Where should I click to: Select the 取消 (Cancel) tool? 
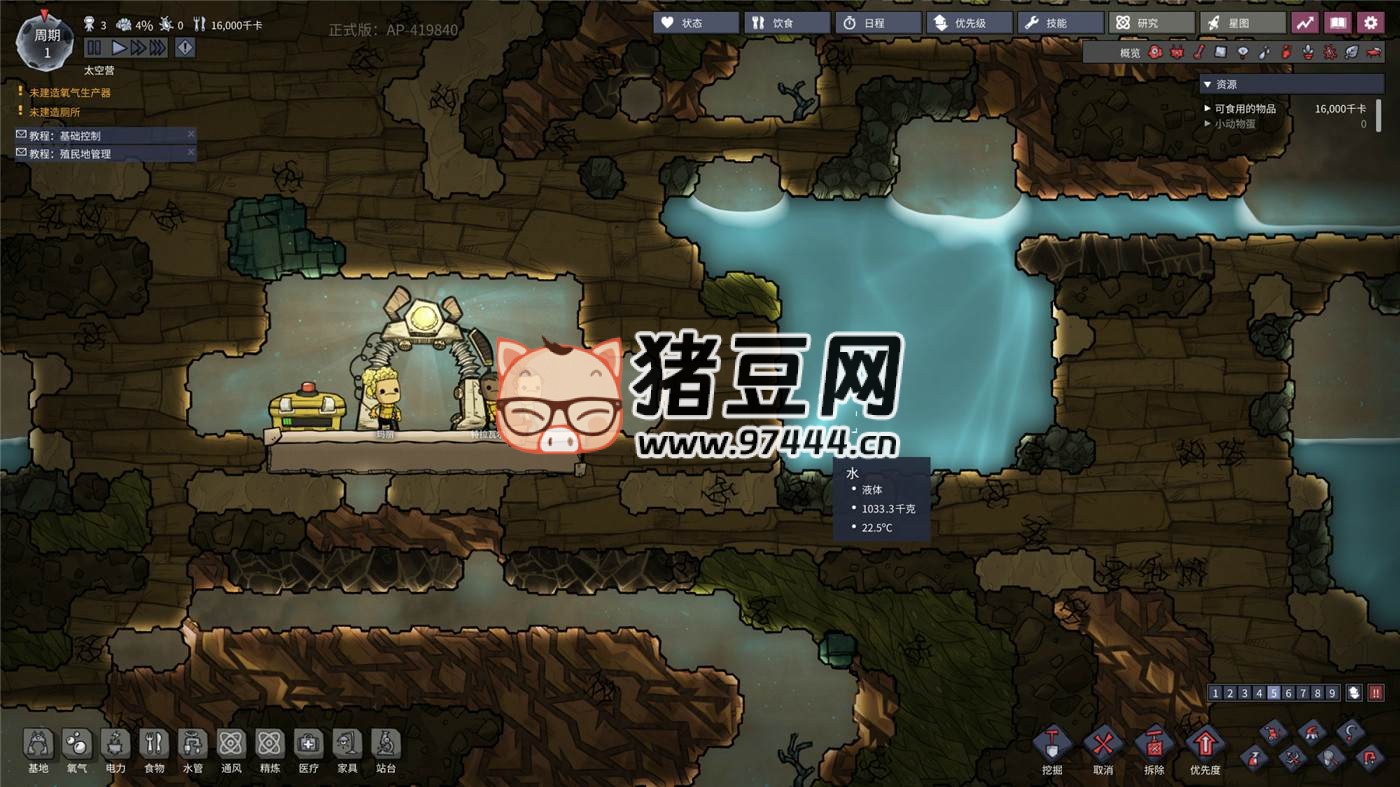1101,745
